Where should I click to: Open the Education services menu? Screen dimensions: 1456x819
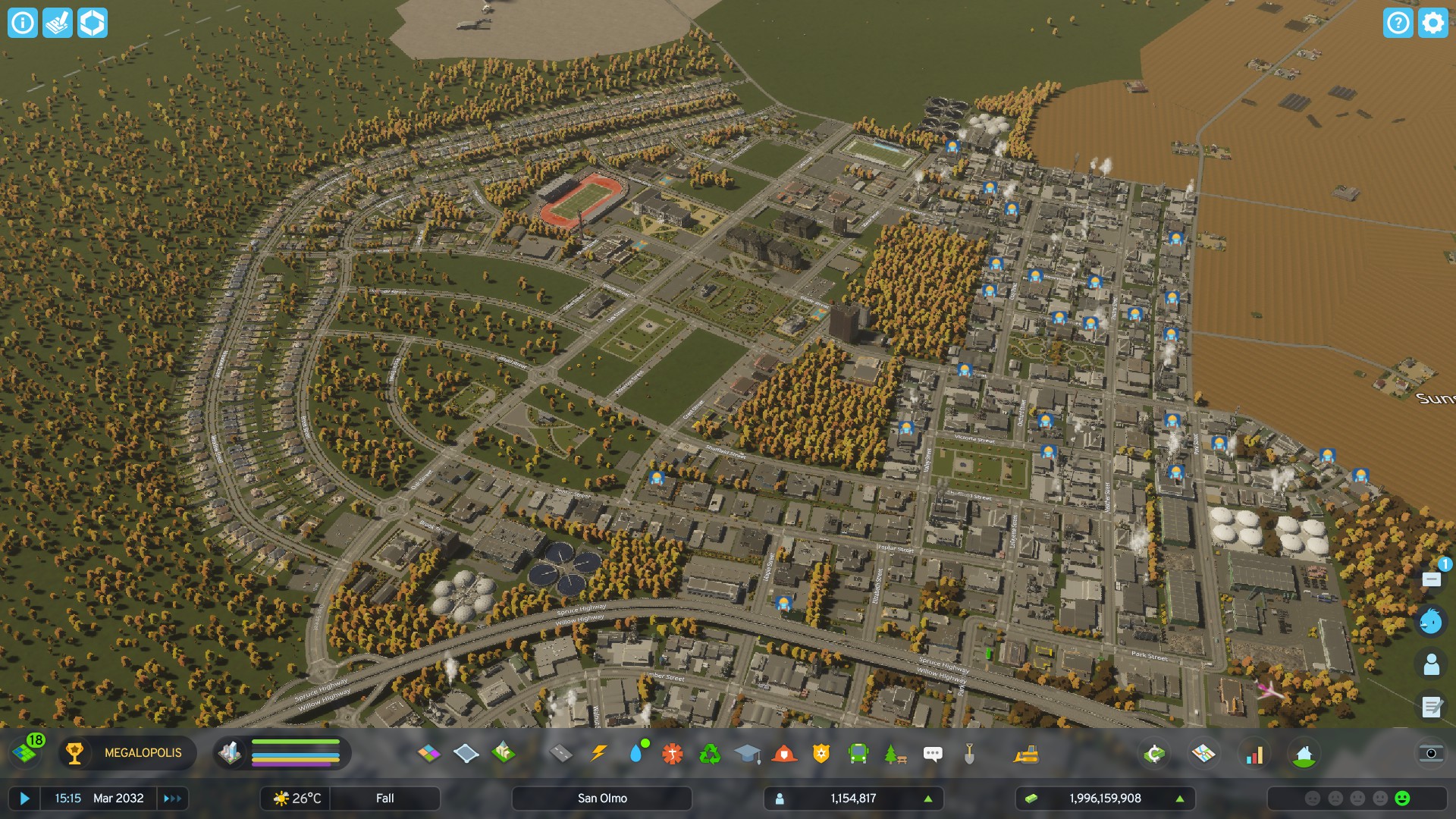pos(749,754)
